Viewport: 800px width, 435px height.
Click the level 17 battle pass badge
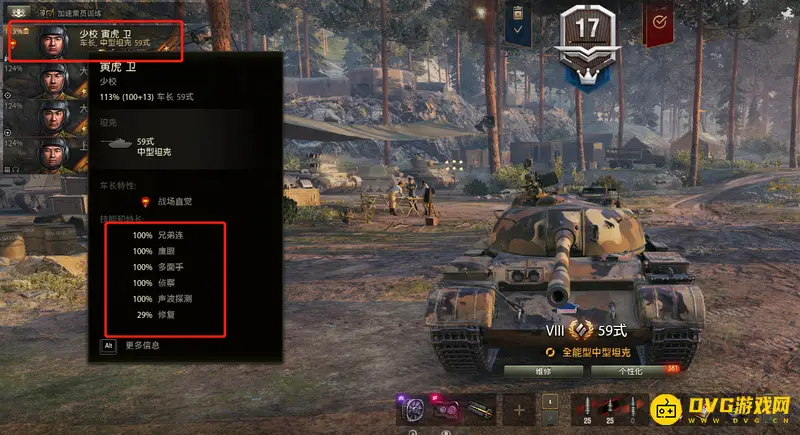point(587,36)
